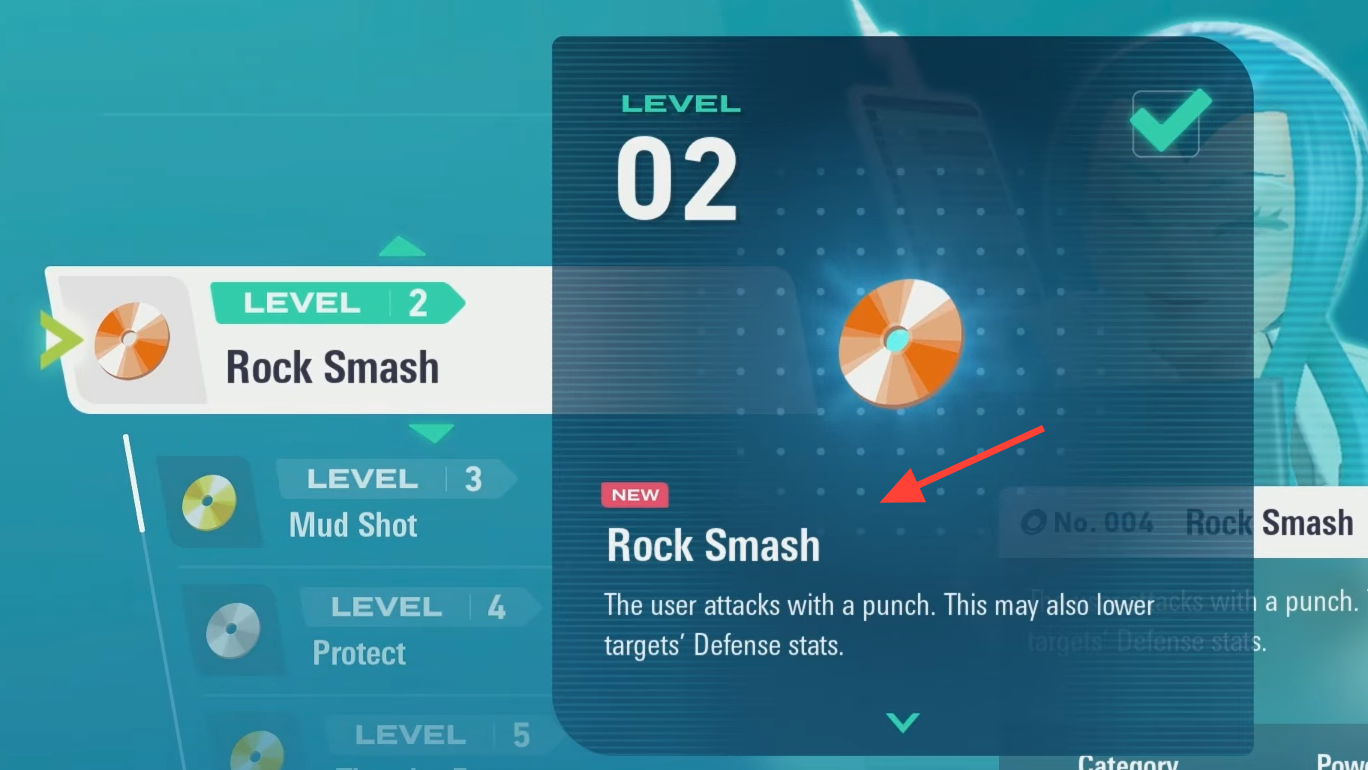The image size is (1368, 770).
Task: Click the Rock Smash disc on the card
Action: [x=901, y=341]
